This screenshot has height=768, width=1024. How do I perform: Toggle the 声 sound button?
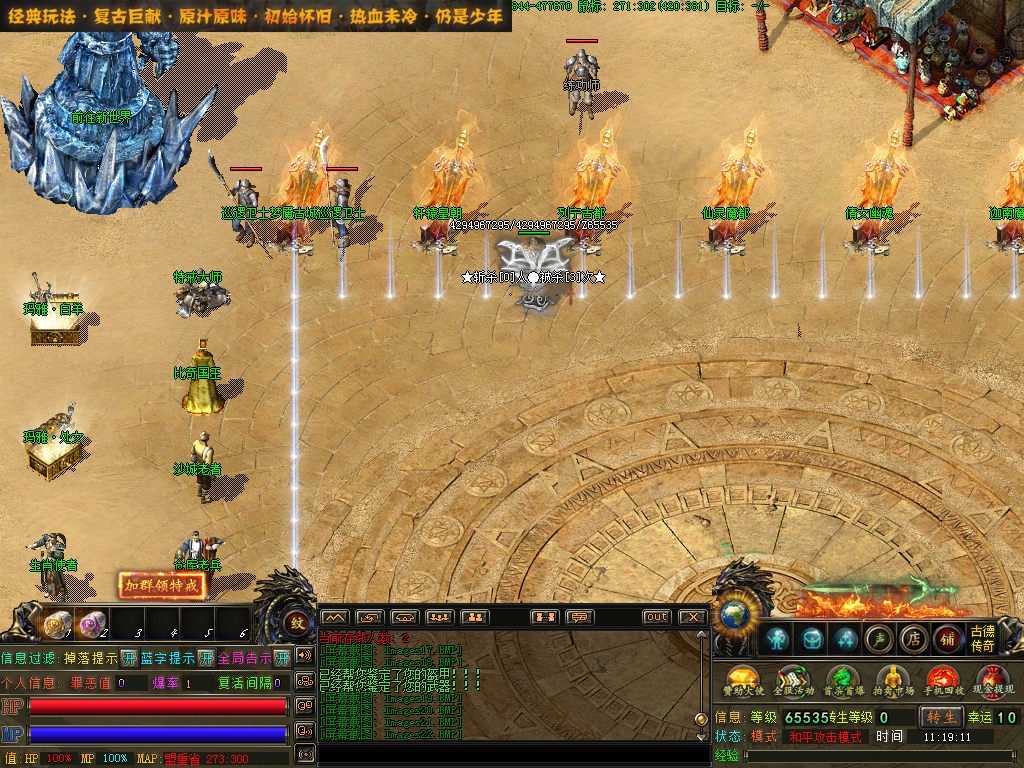[x=878, y=638]
